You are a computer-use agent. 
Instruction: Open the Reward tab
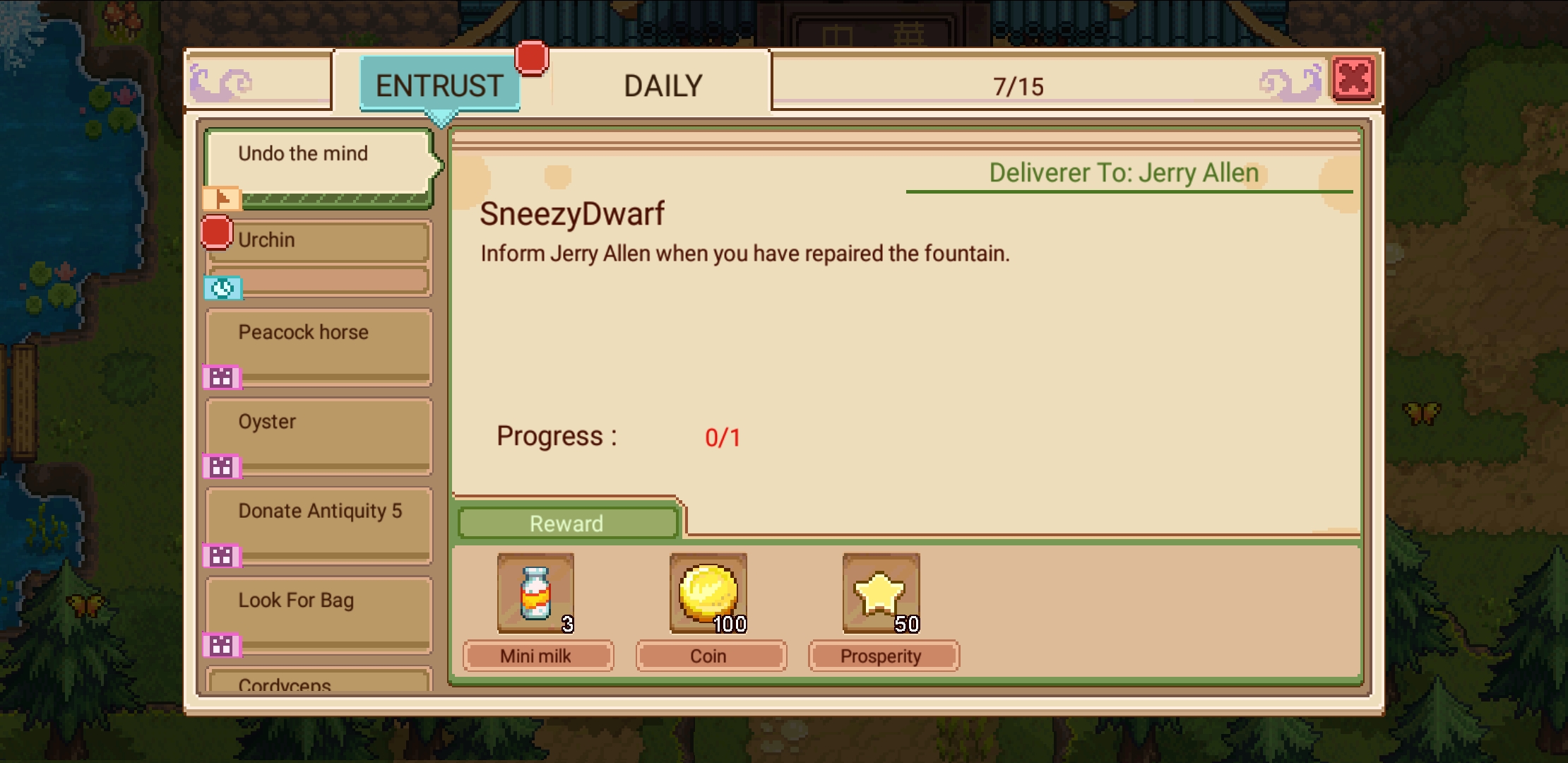[x=566, y=523]
